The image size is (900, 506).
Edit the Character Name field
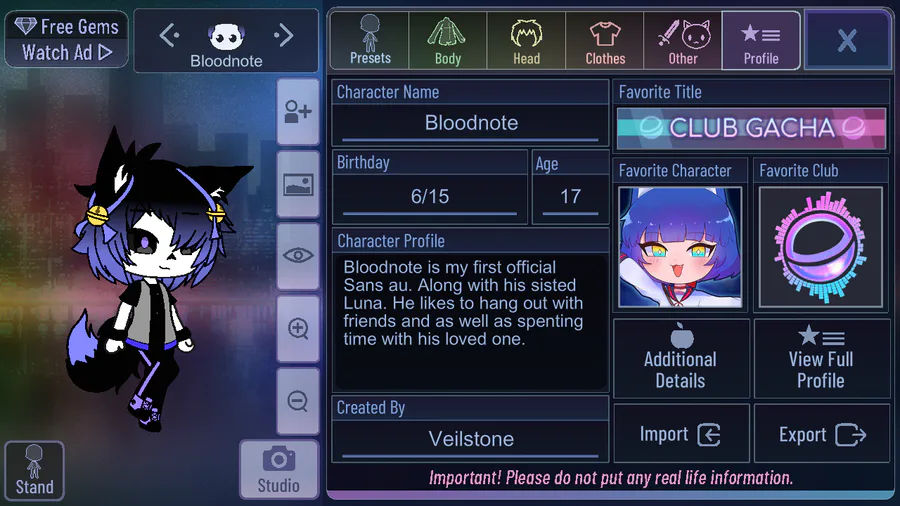pyautogui.click(x=471, y=124)
